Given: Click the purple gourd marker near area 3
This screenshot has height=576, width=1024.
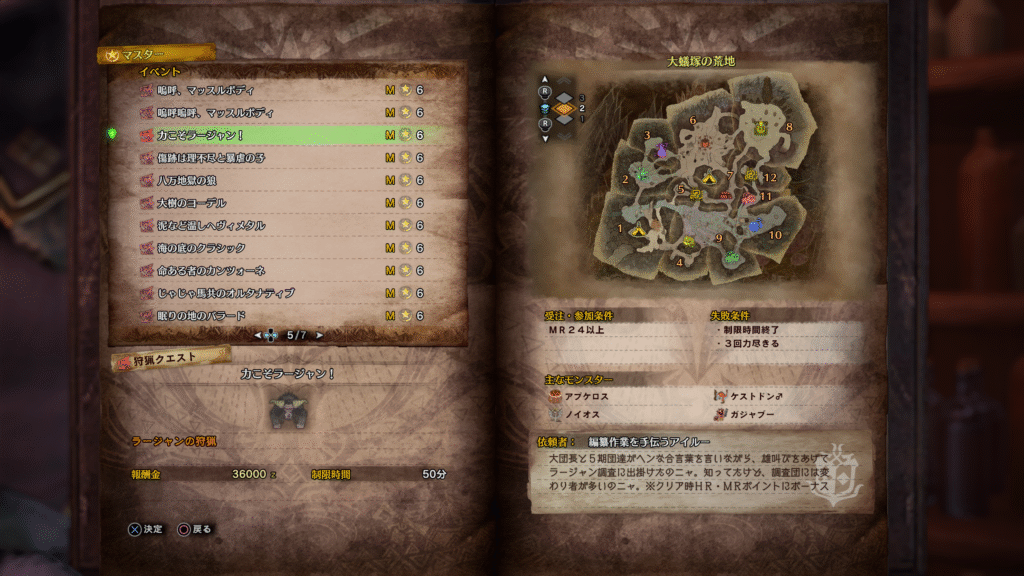Looking at the screenshot, I should [661, 151].
